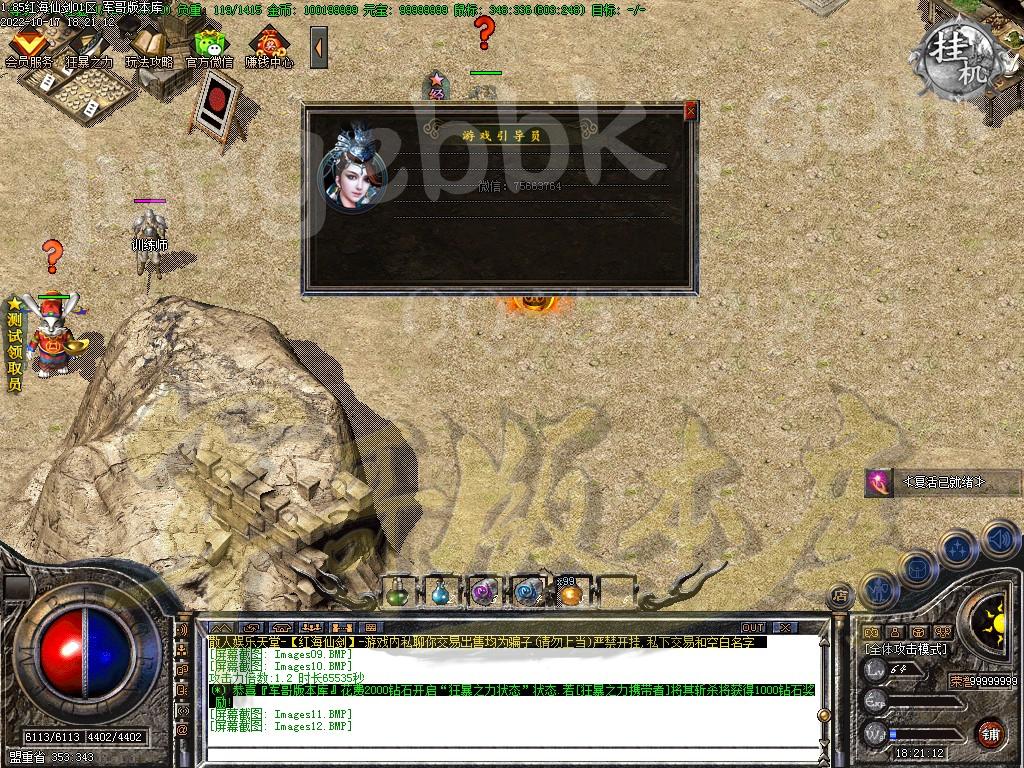Open the small 店 store button
The height and width of the screenshot is (768, 1024).
841,595
